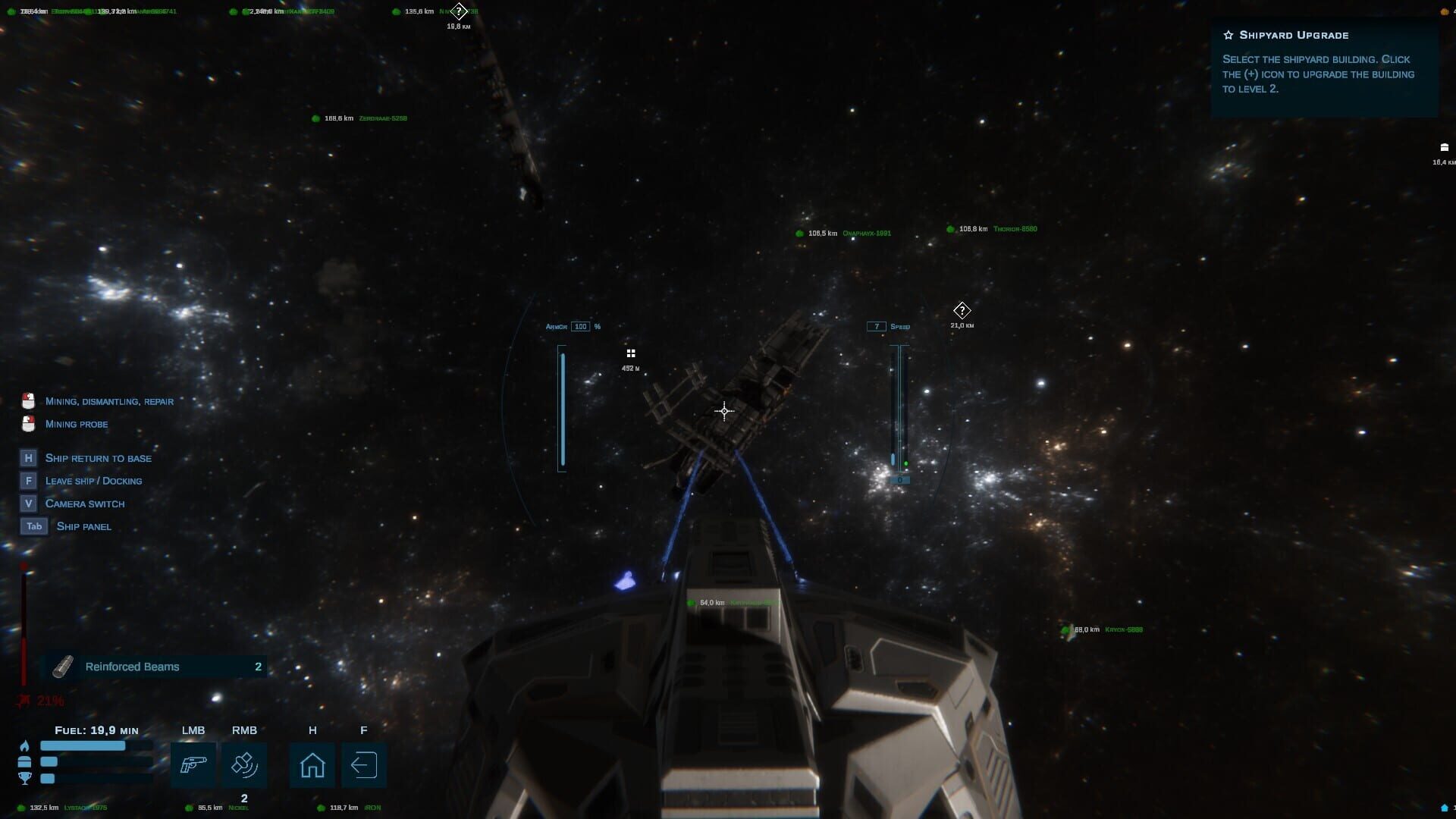This screenshot has width=1456, height=819.
Task: Click the mouse icon beside Mining probe
Action: tap(29, 423)
